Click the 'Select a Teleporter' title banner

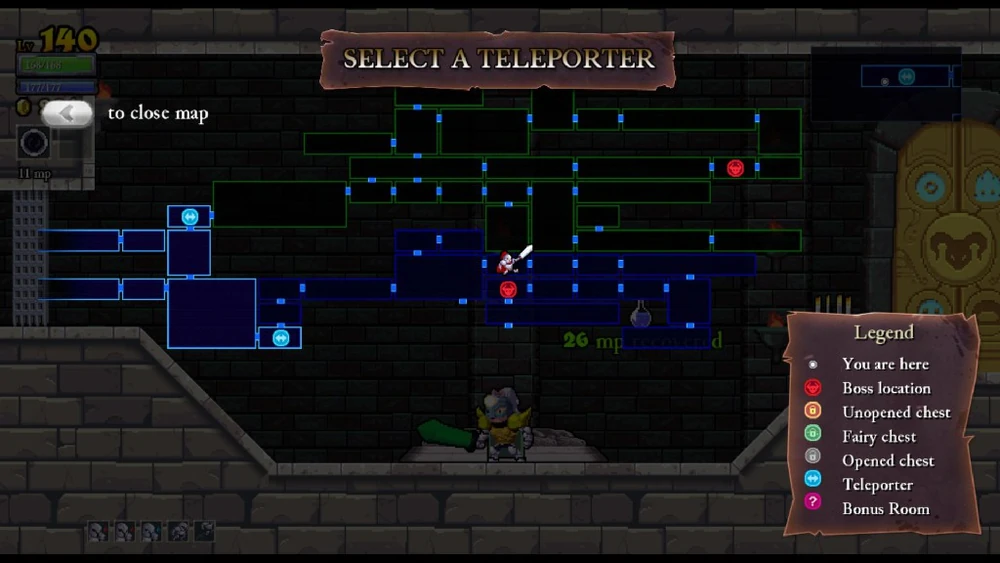click(x=498, y=59)
